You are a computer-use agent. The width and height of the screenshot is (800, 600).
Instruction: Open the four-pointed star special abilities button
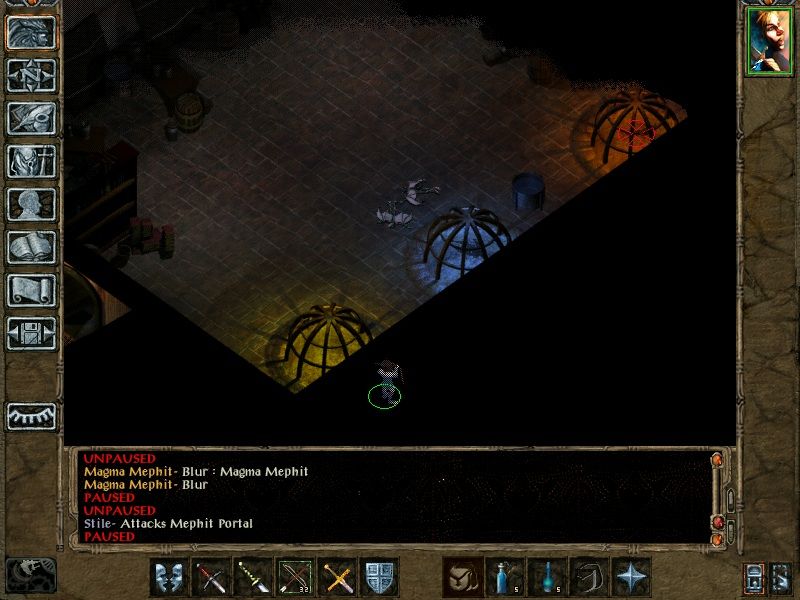[631, 577]
